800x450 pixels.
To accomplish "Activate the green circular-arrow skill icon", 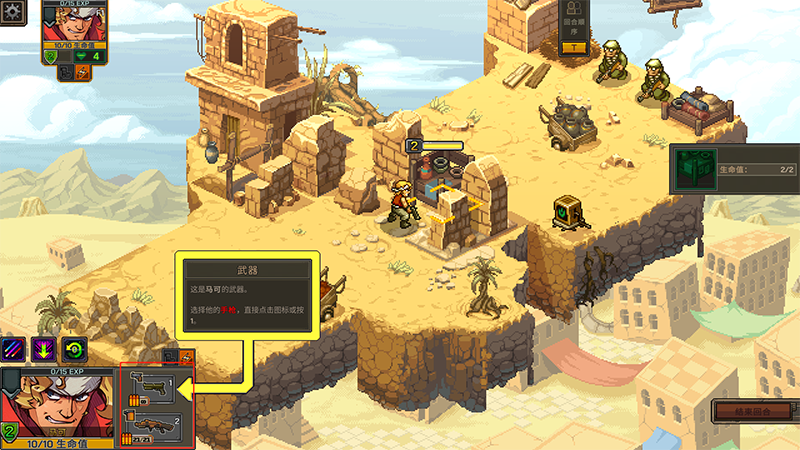I will click(x=74, y=349).
